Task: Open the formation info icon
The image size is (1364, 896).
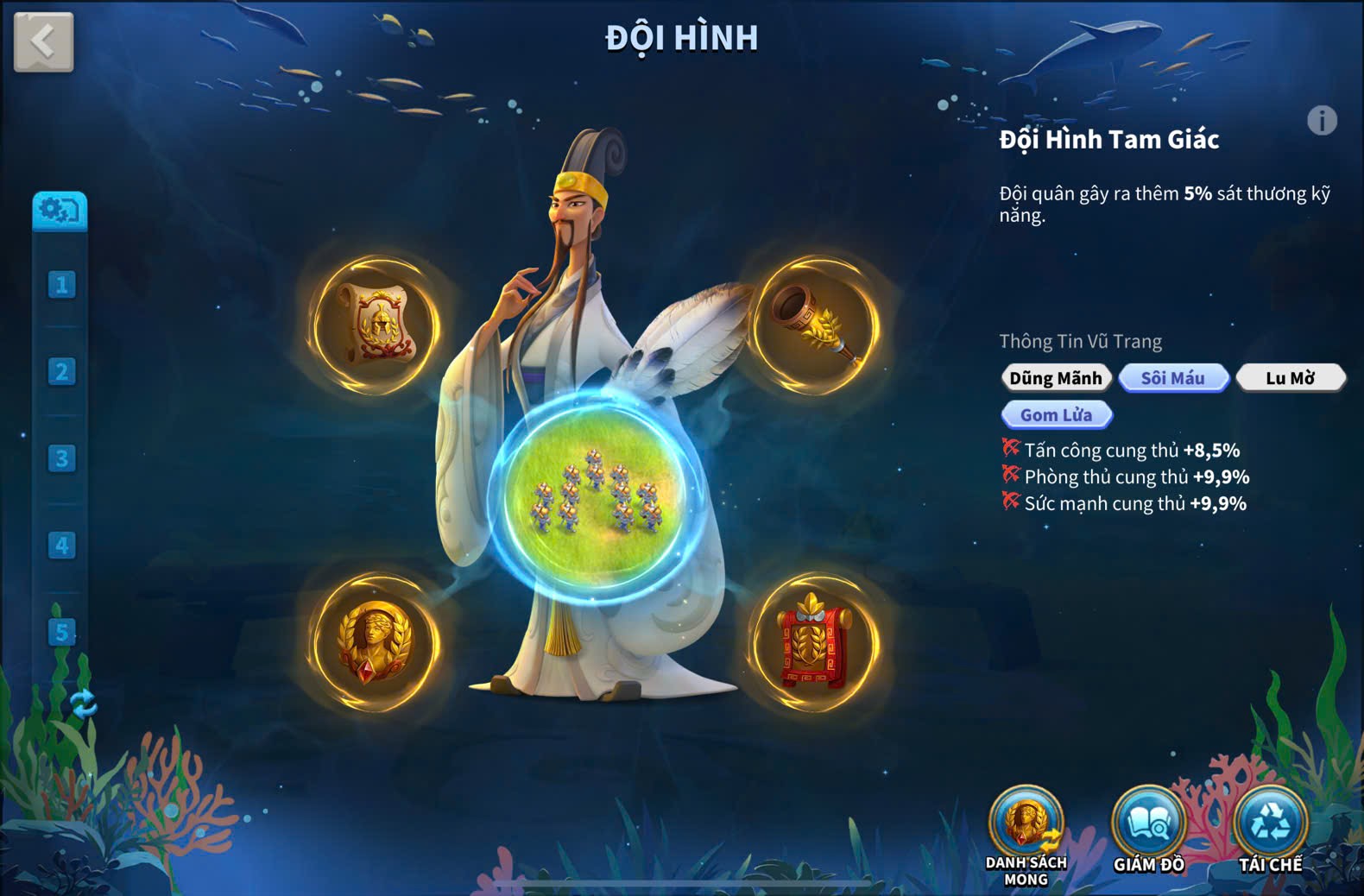Action: (1321, 120)
